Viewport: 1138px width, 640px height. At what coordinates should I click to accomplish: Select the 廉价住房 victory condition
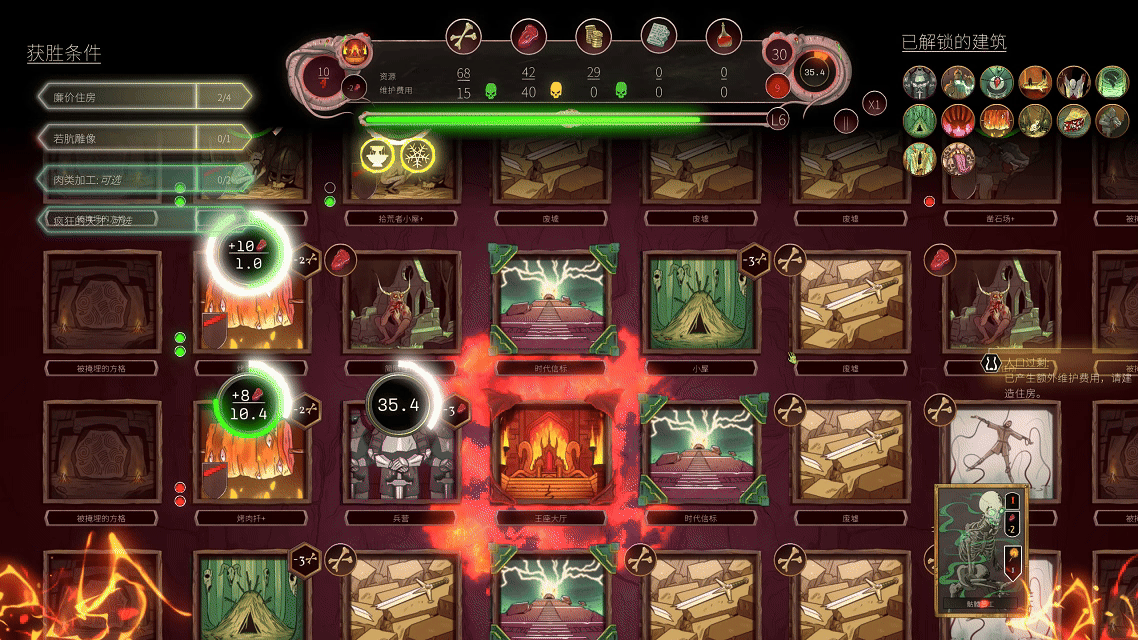click(x=143, y=97)
